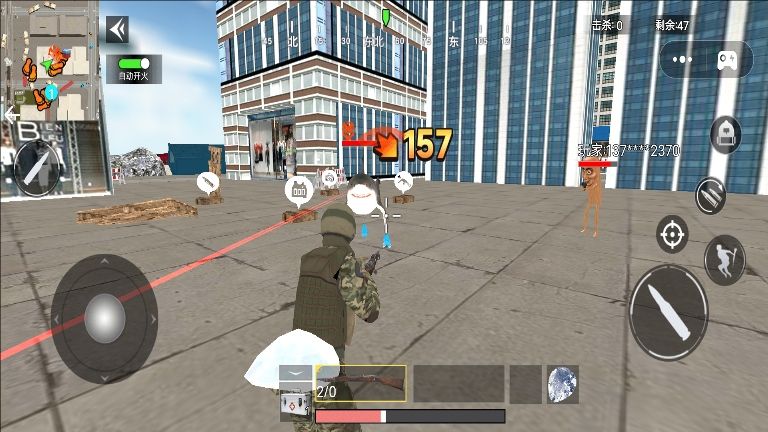This screenshot has height=432, width=768.
Task: Activate the crosshair aim button
Action: click(x=672, y=234)
